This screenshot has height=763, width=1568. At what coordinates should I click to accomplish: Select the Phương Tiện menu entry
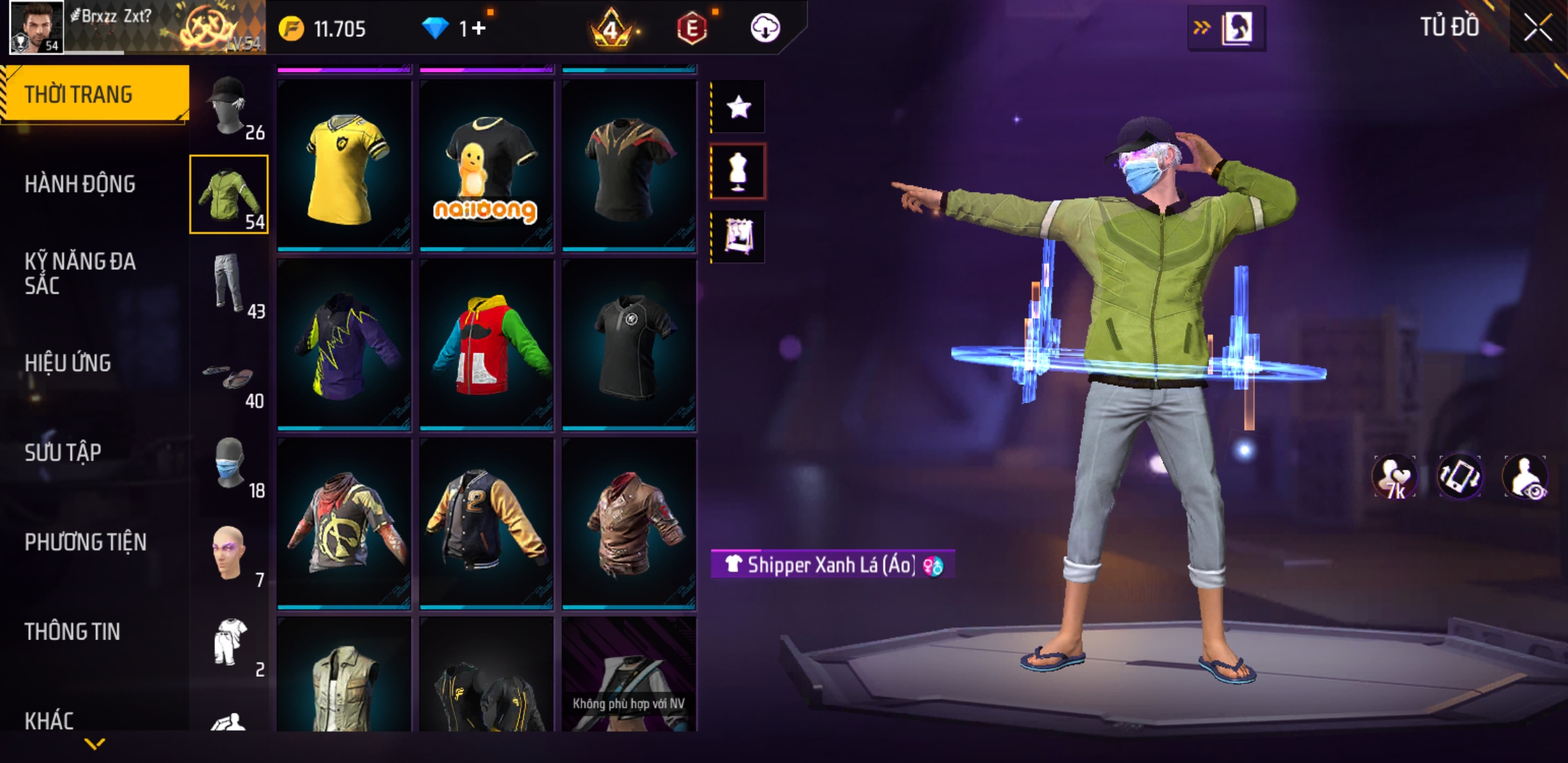(x=85, y=542)
